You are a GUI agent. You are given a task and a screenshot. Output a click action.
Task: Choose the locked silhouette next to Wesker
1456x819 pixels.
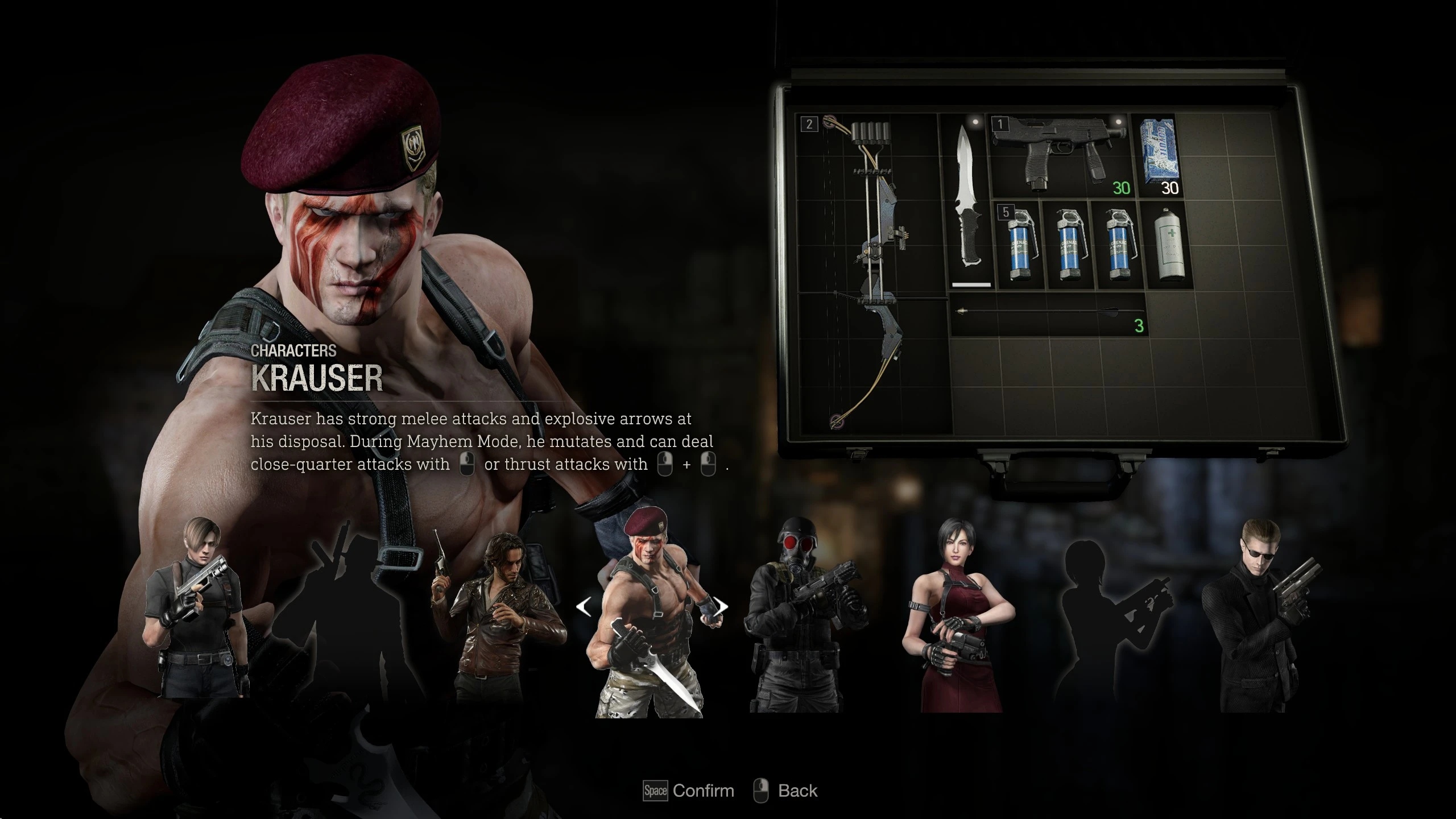coord(1109,617)
